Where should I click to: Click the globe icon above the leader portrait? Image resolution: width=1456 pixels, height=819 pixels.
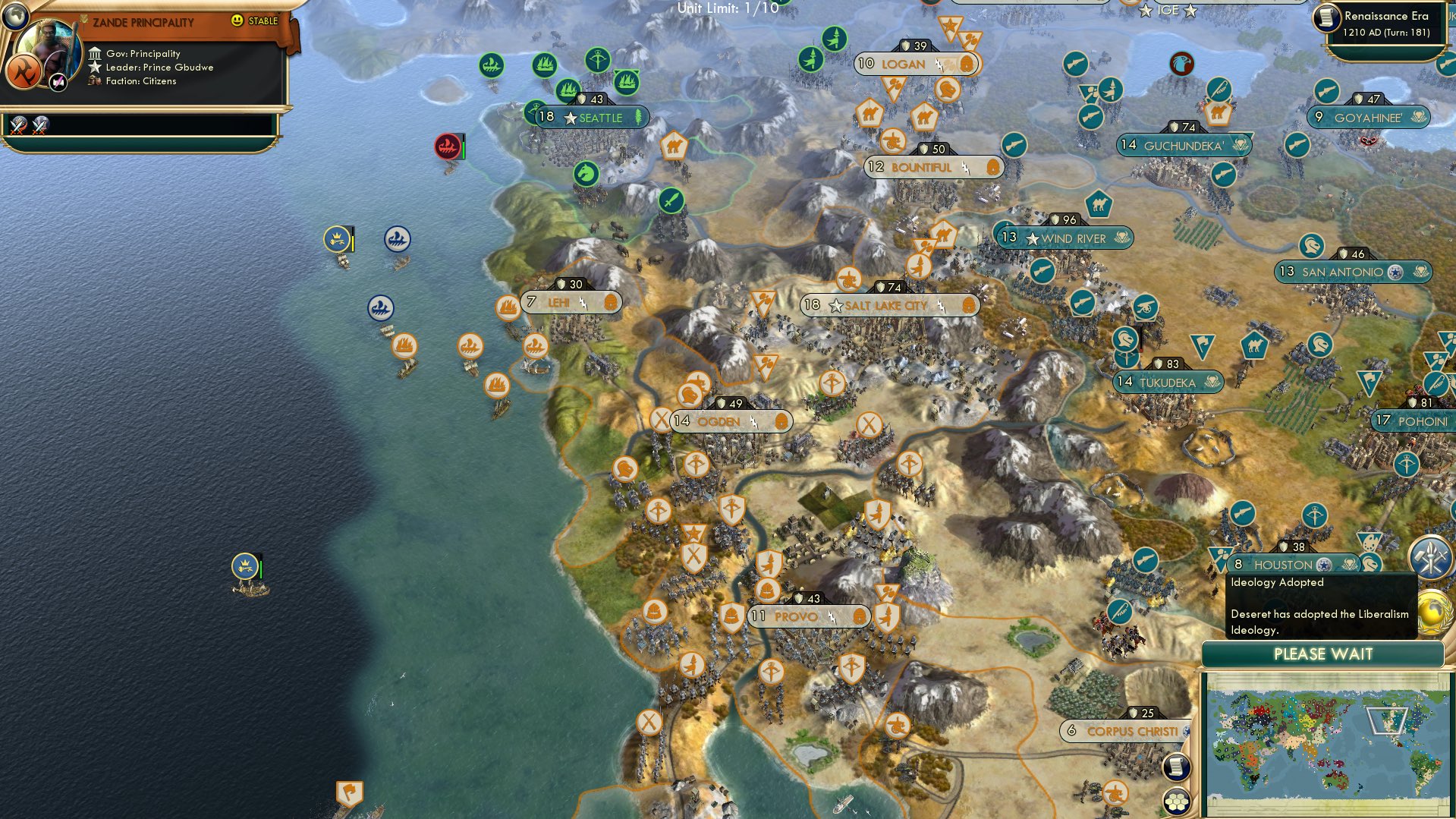(16, 17)
